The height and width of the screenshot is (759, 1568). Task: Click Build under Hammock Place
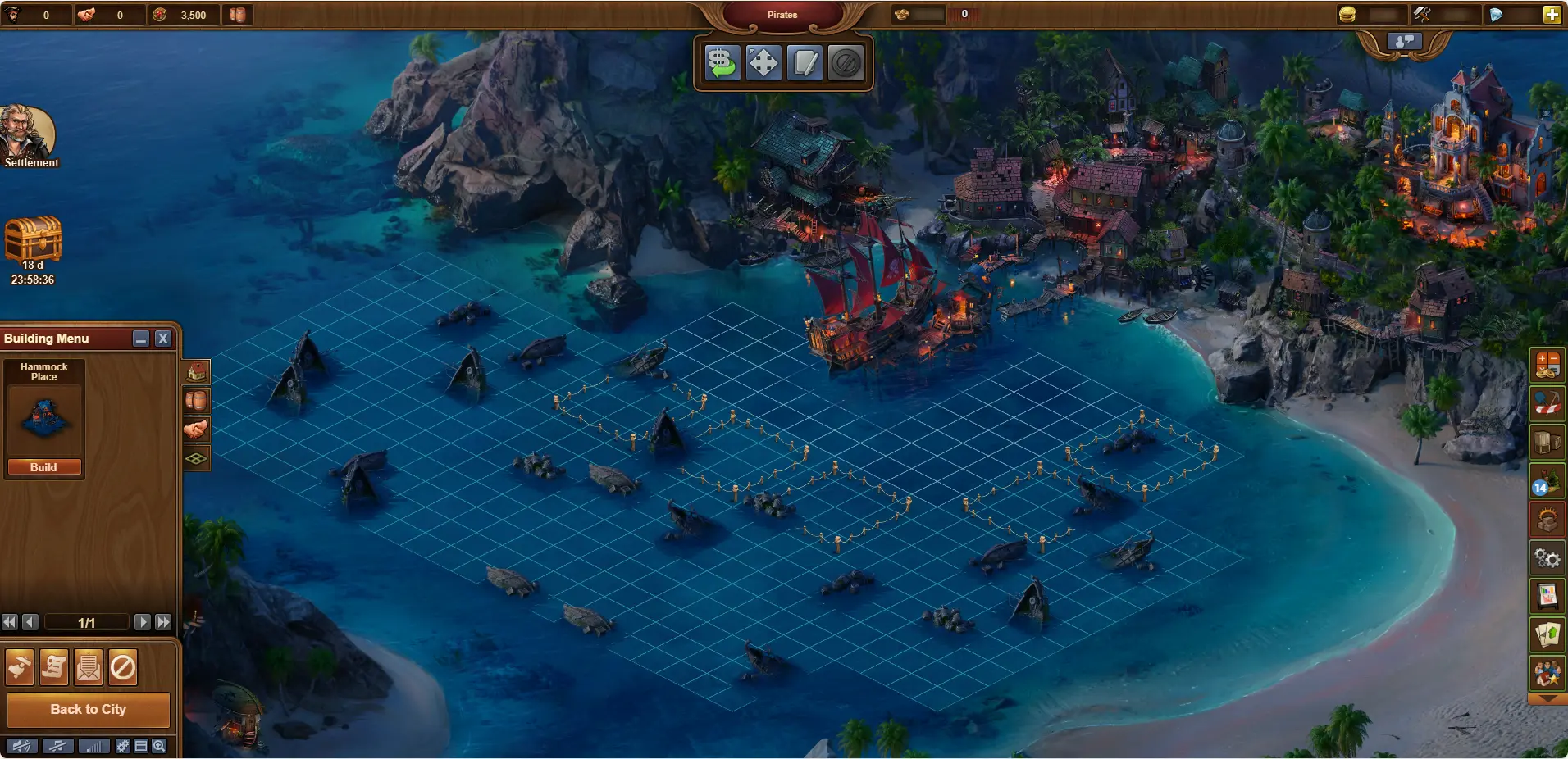click(x=44, y=467)
